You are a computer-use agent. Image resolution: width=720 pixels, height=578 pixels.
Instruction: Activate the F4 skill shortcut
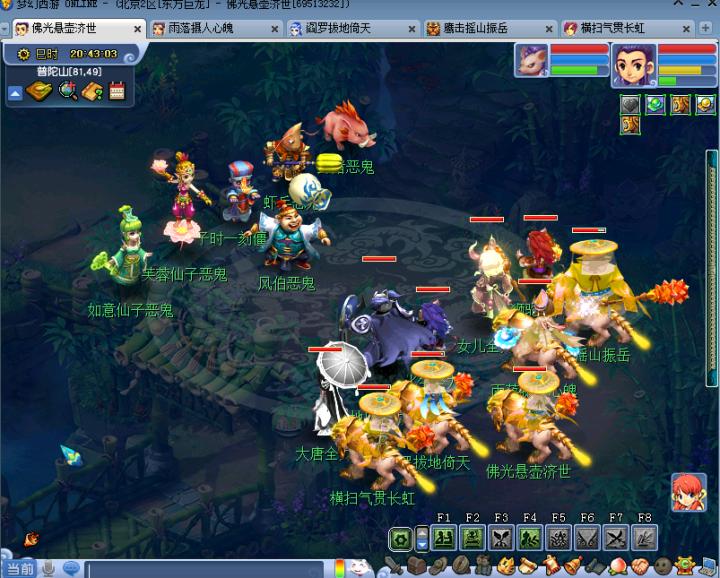click(x=530, y=538)
